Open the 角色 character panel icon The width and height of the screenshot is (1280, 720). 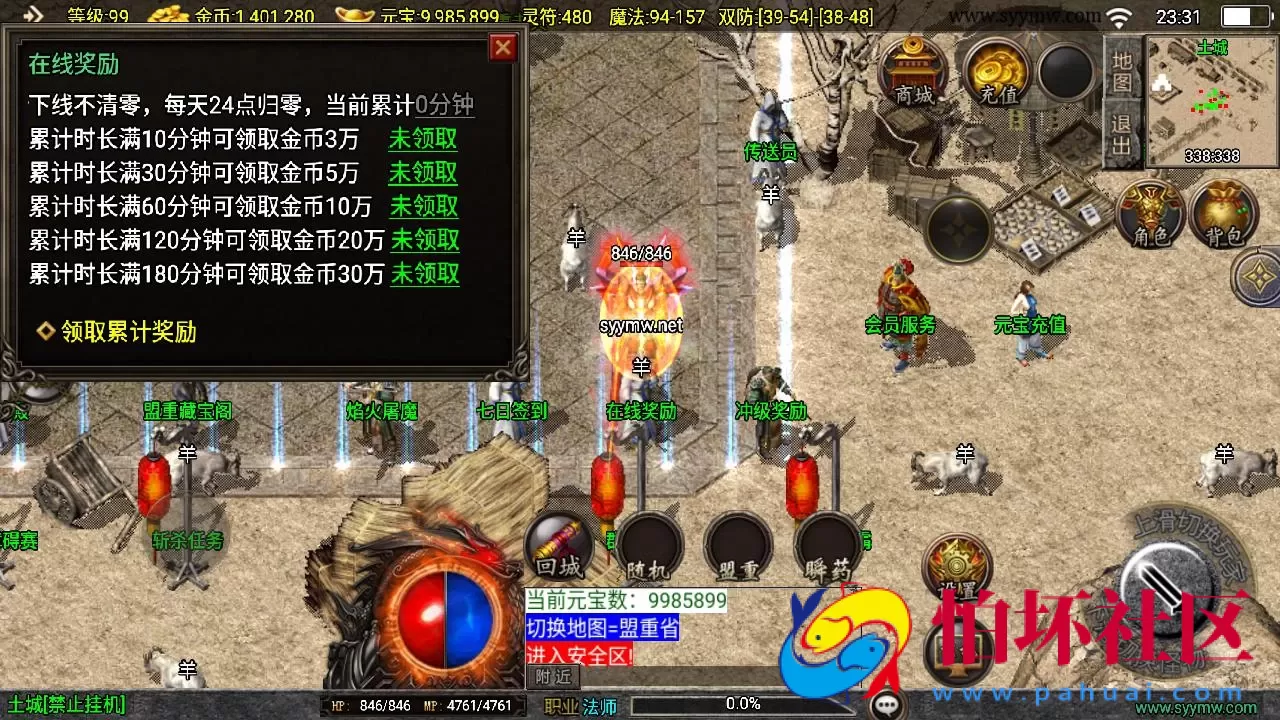1150,215
